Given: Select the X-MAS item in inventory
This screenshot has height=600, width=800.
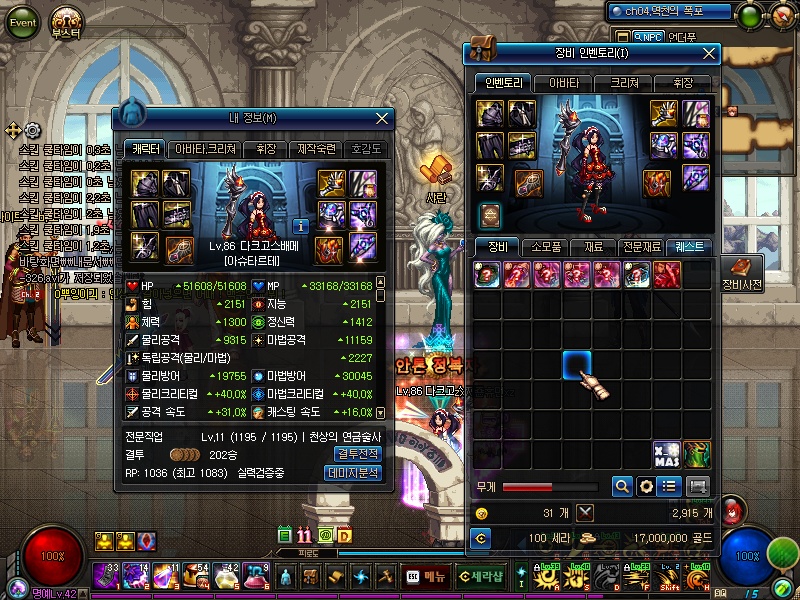Looking at the screenshot, I should (667, 453).
